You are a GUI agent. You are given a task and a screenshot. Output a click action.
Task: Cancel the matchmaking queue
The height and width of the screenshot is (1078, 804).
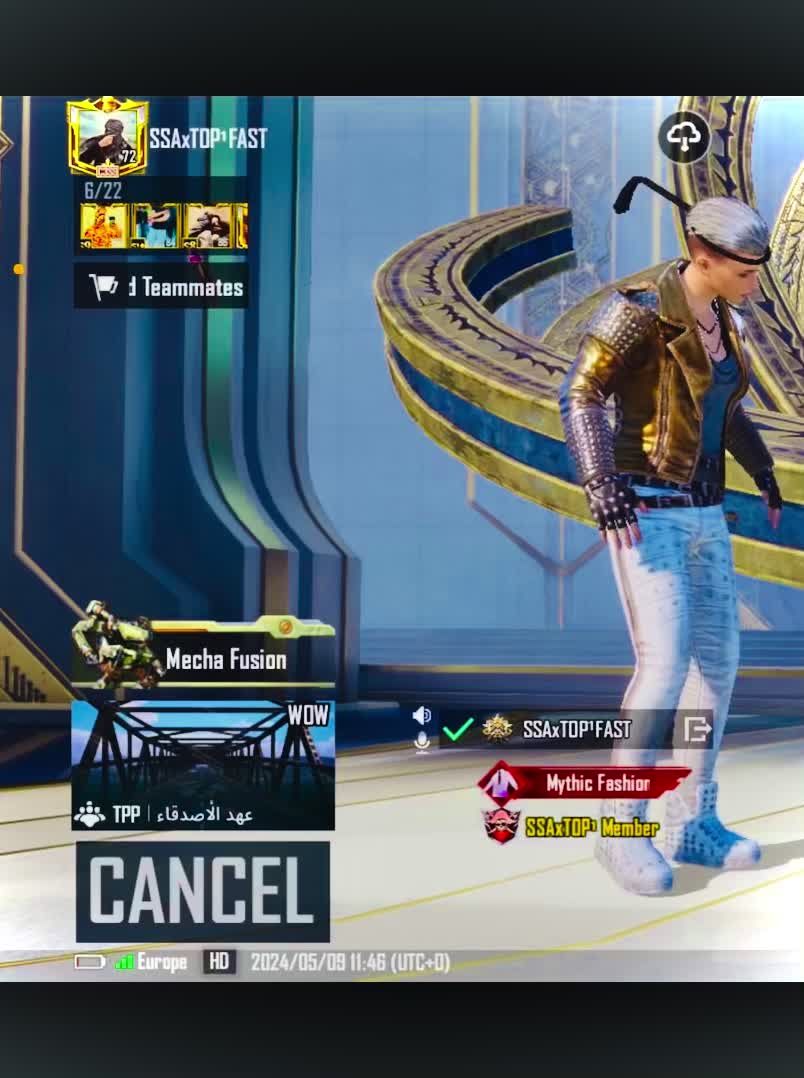point(202,890)
